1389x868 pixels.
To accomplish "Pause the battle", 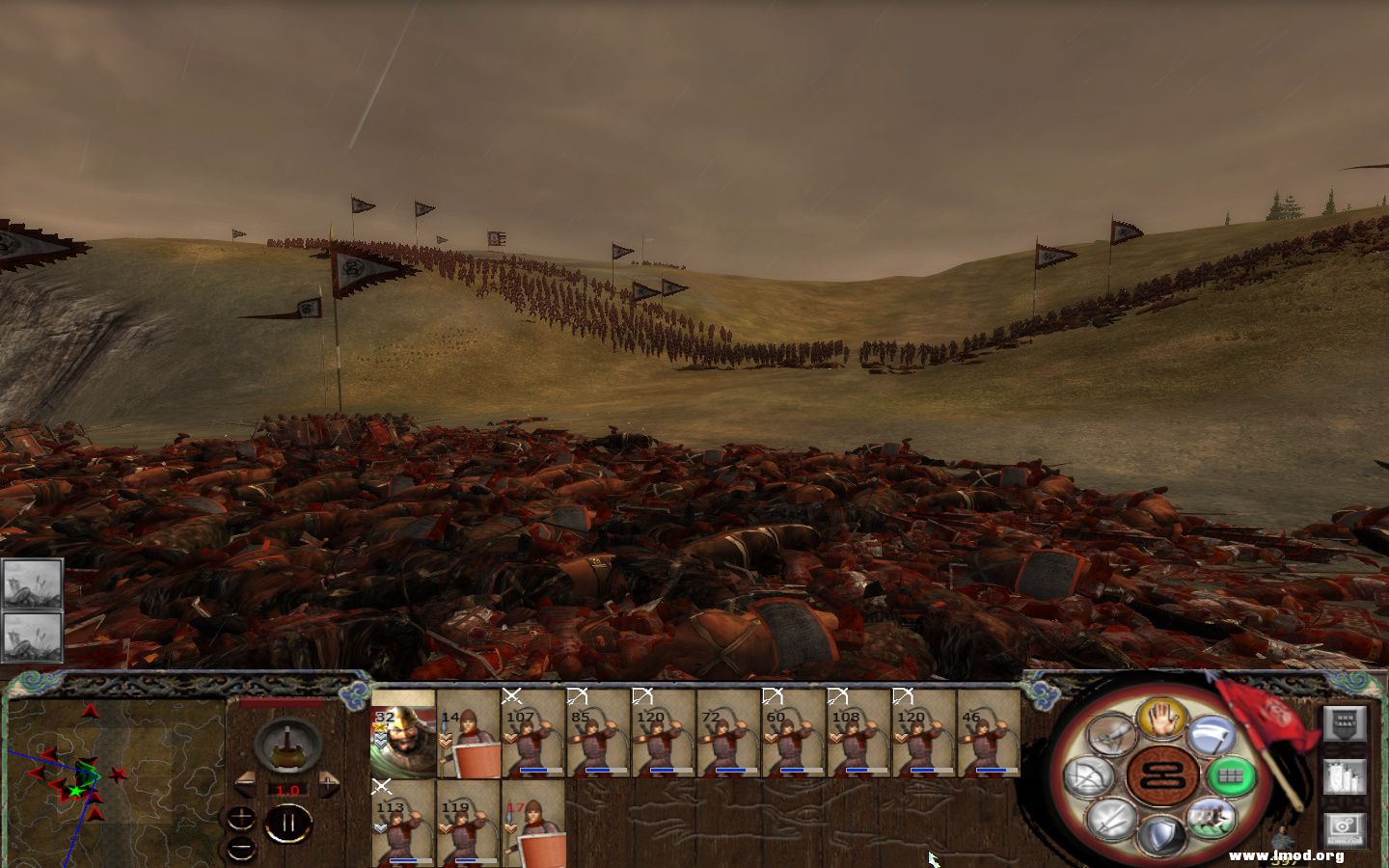I will 287,822.
